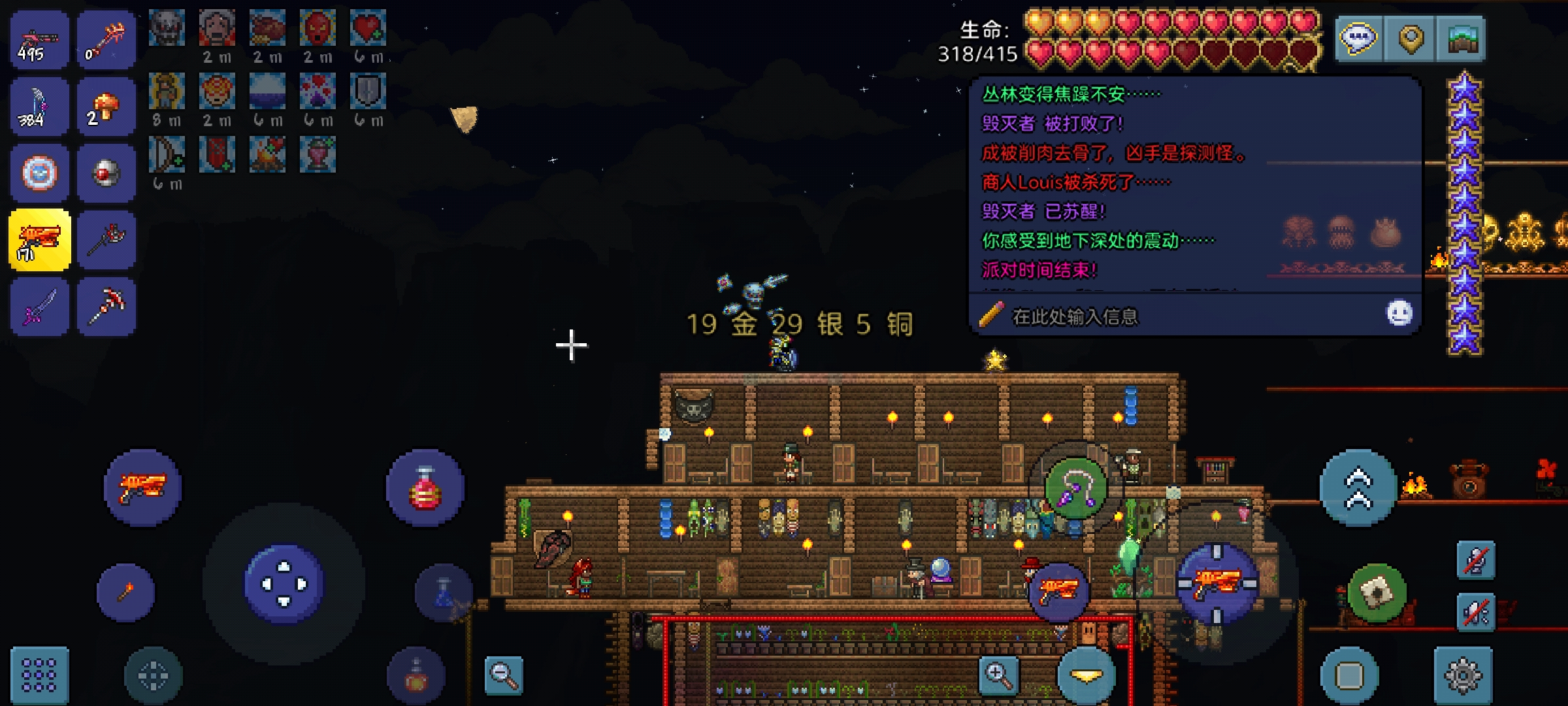1568x706 pixels.
Task: Select the round shield hotbar slot
Action: (39, 173)
